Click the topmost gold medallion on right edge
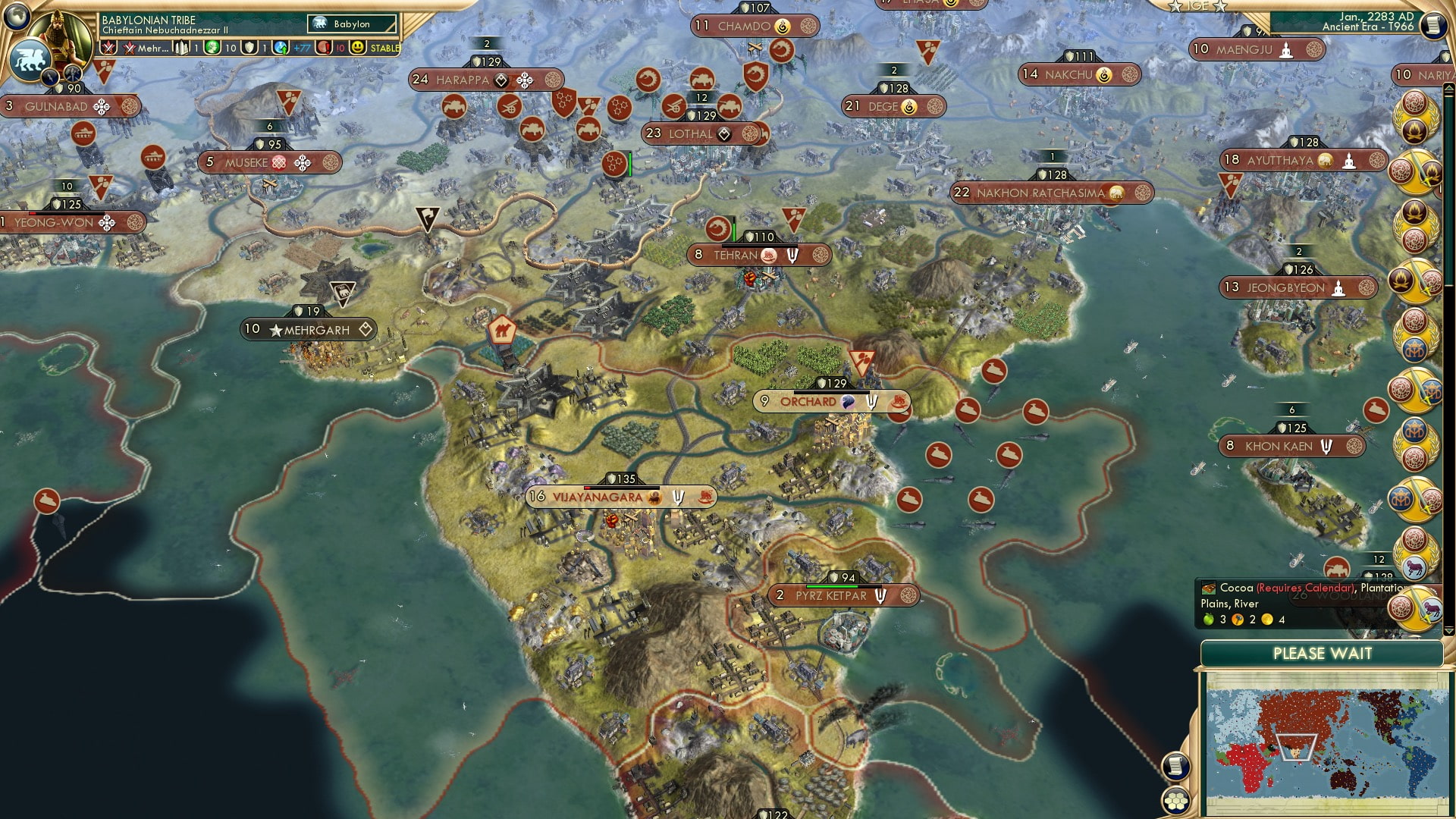Screen dimensions: 1456x819 pyautogui.click(x=1415, y=115)
